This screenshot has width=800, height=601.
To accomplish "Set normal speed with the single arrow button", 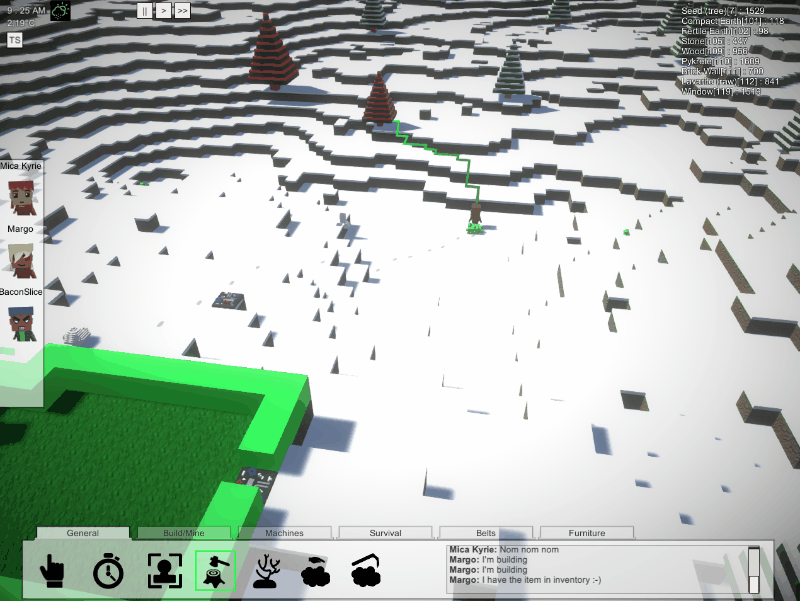I will [164, 11].
